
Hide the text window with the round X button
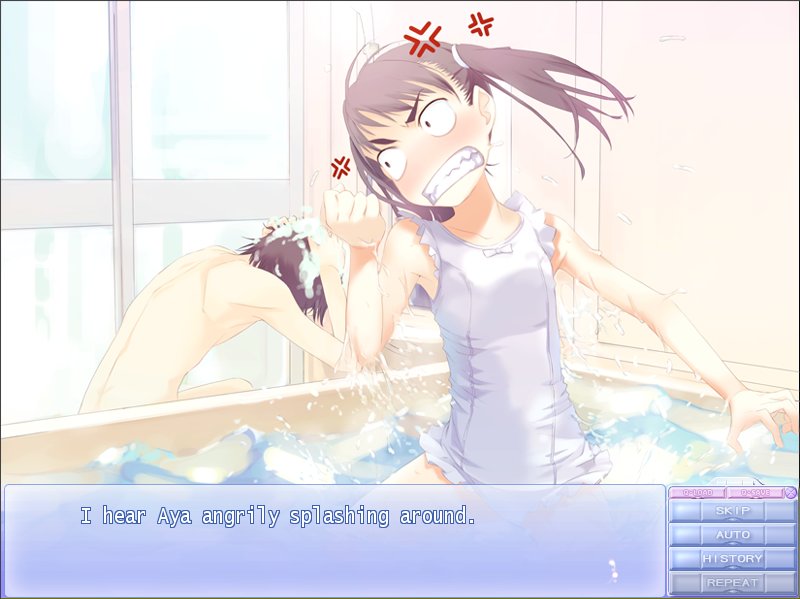tap(790, 492)
